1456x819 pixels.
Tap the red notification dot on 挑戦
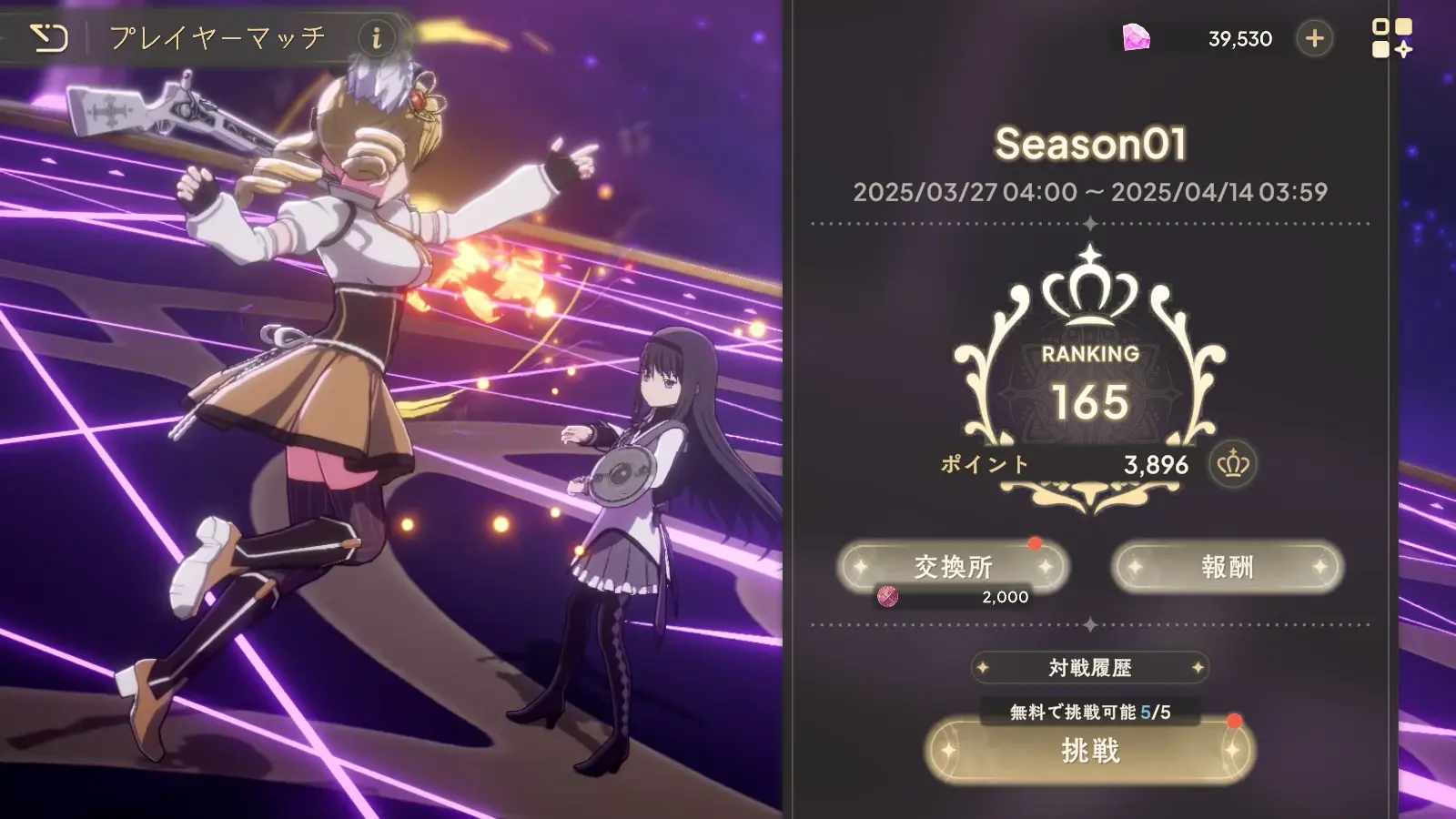point(1235,722)
